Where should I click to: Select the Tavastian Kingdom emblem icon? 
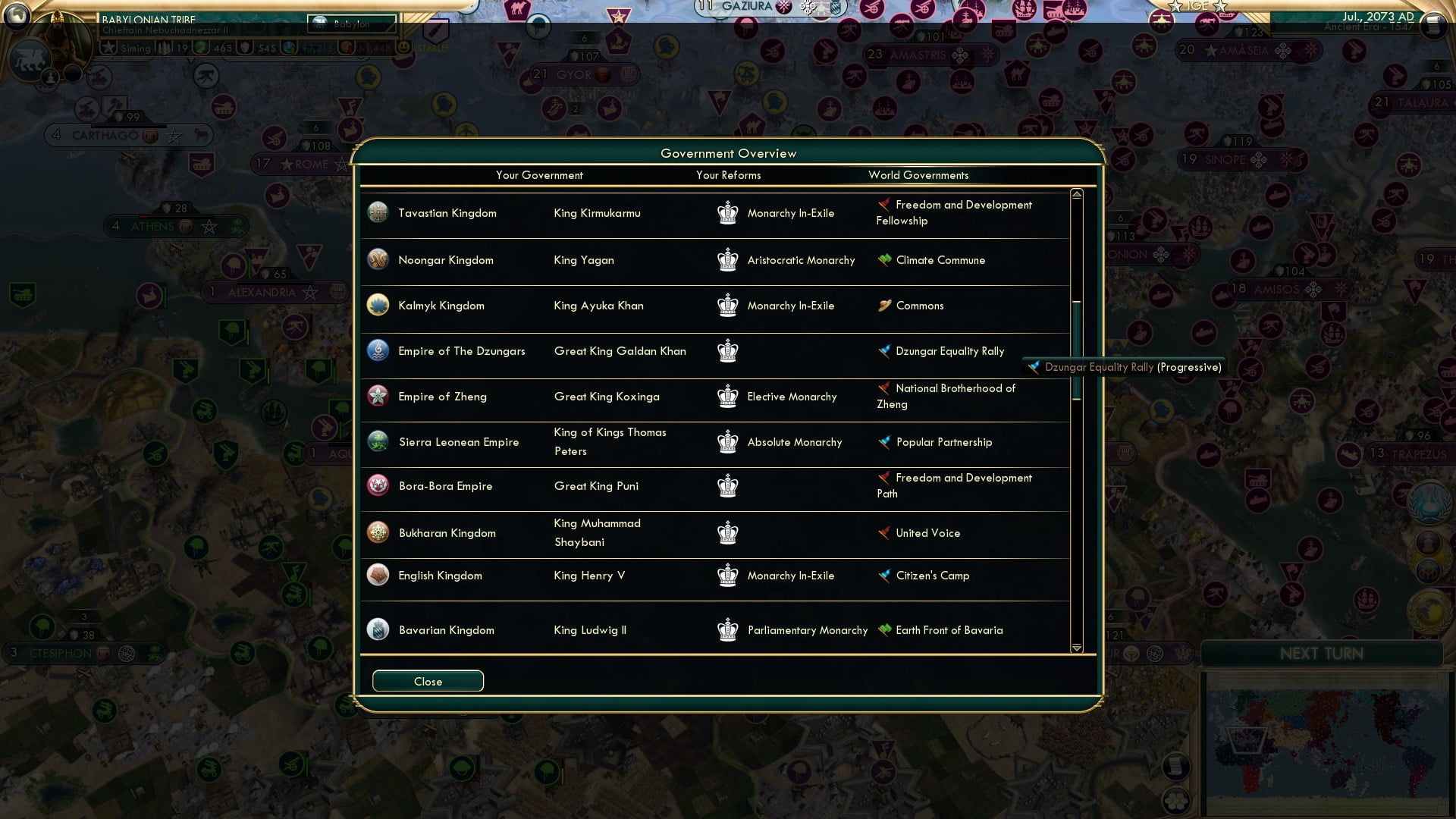point(378,213)
